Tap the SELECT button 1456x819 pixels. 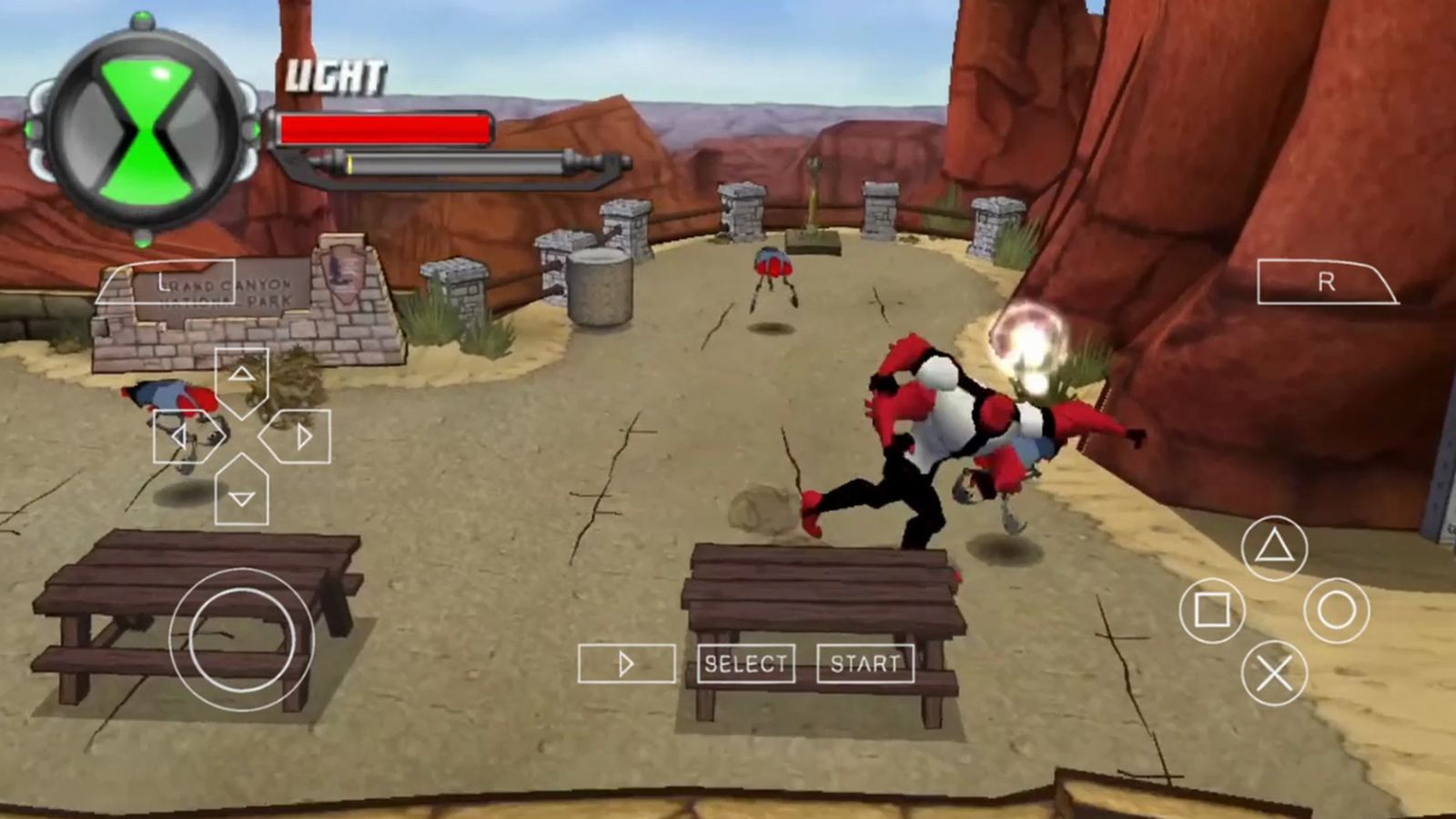coord(745,663)
